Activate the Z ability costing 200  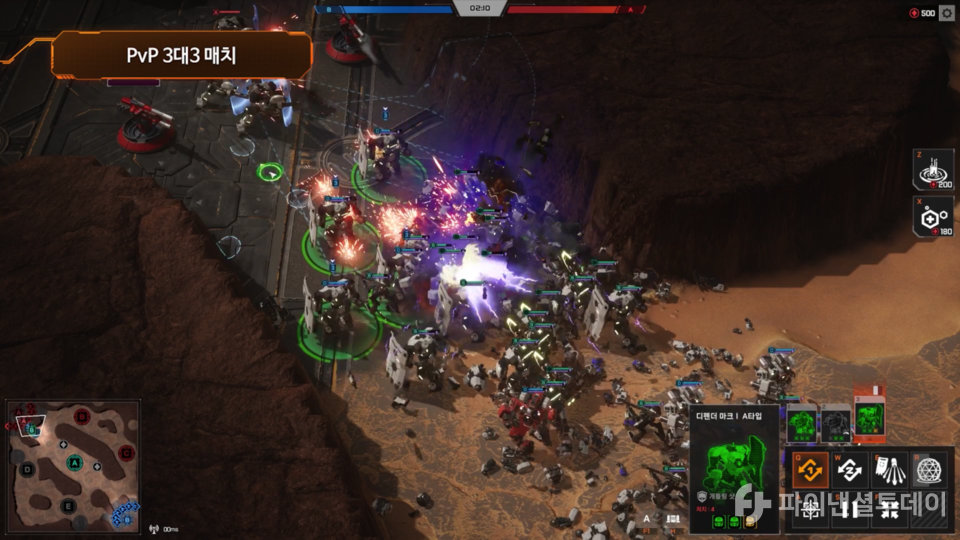[x=934, y=170]
